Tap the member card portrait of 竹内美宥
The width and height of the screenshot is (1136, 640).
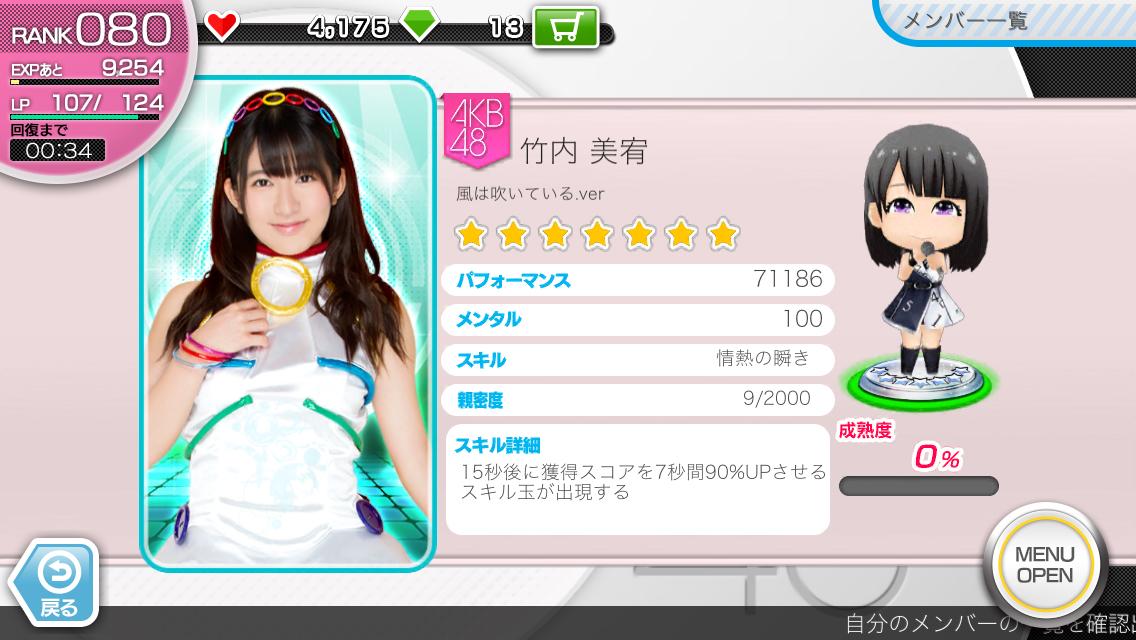(x=288, y=322)
